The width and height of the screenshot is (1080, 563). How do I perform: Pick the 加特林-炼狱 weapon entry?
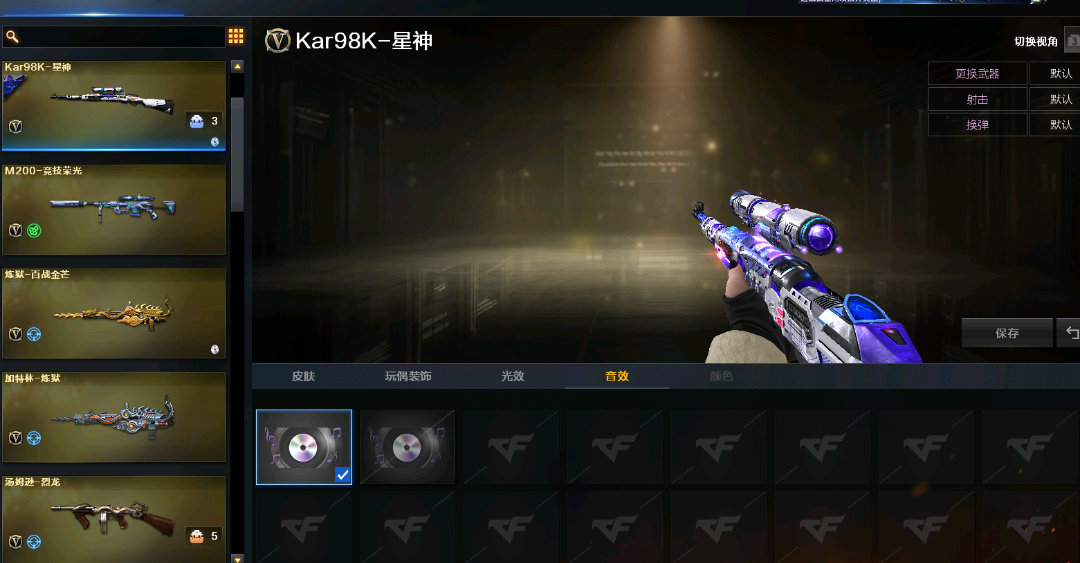pyautogui.click(x=113, y=417)
